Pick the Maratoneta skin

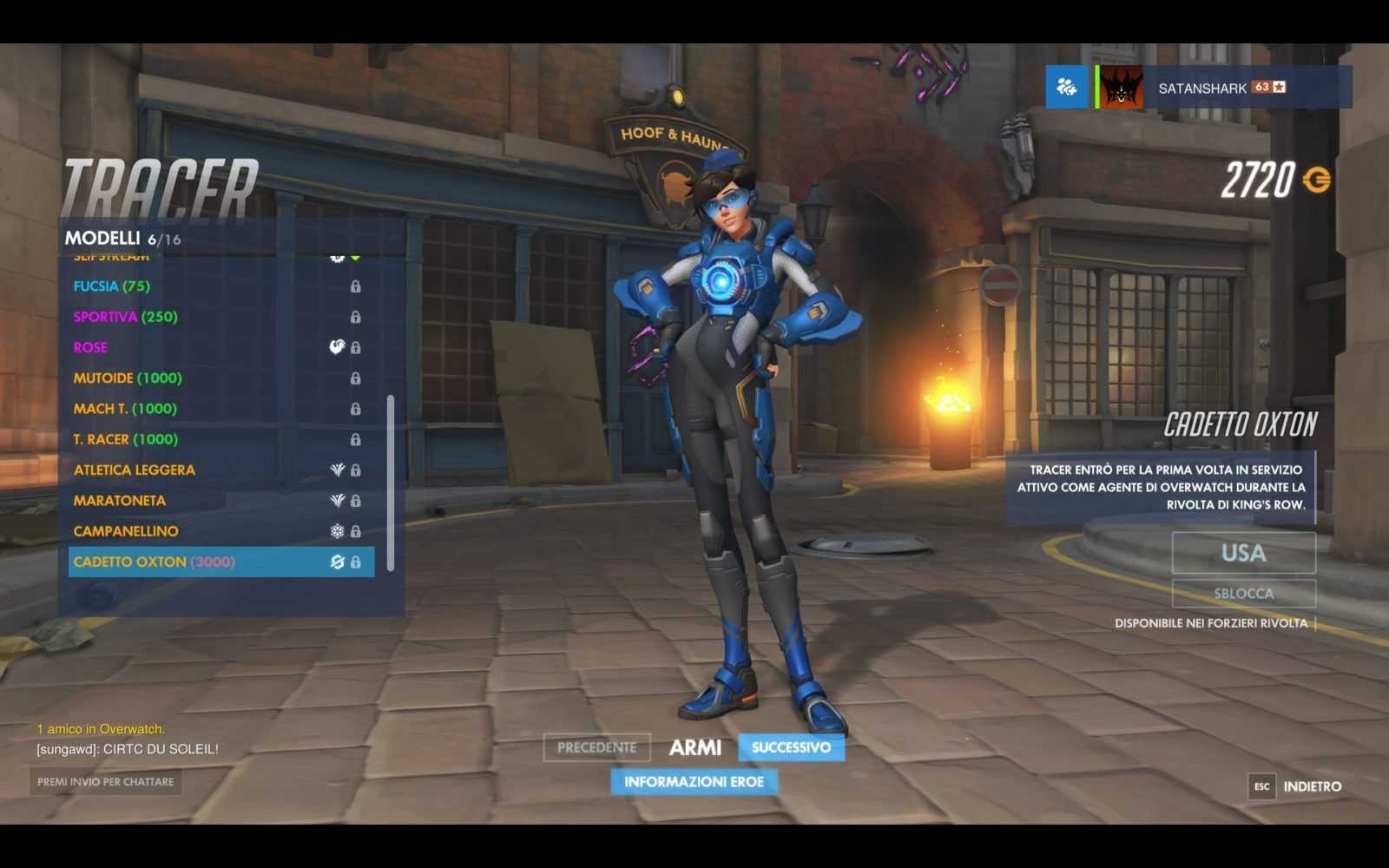coord(120,501)
